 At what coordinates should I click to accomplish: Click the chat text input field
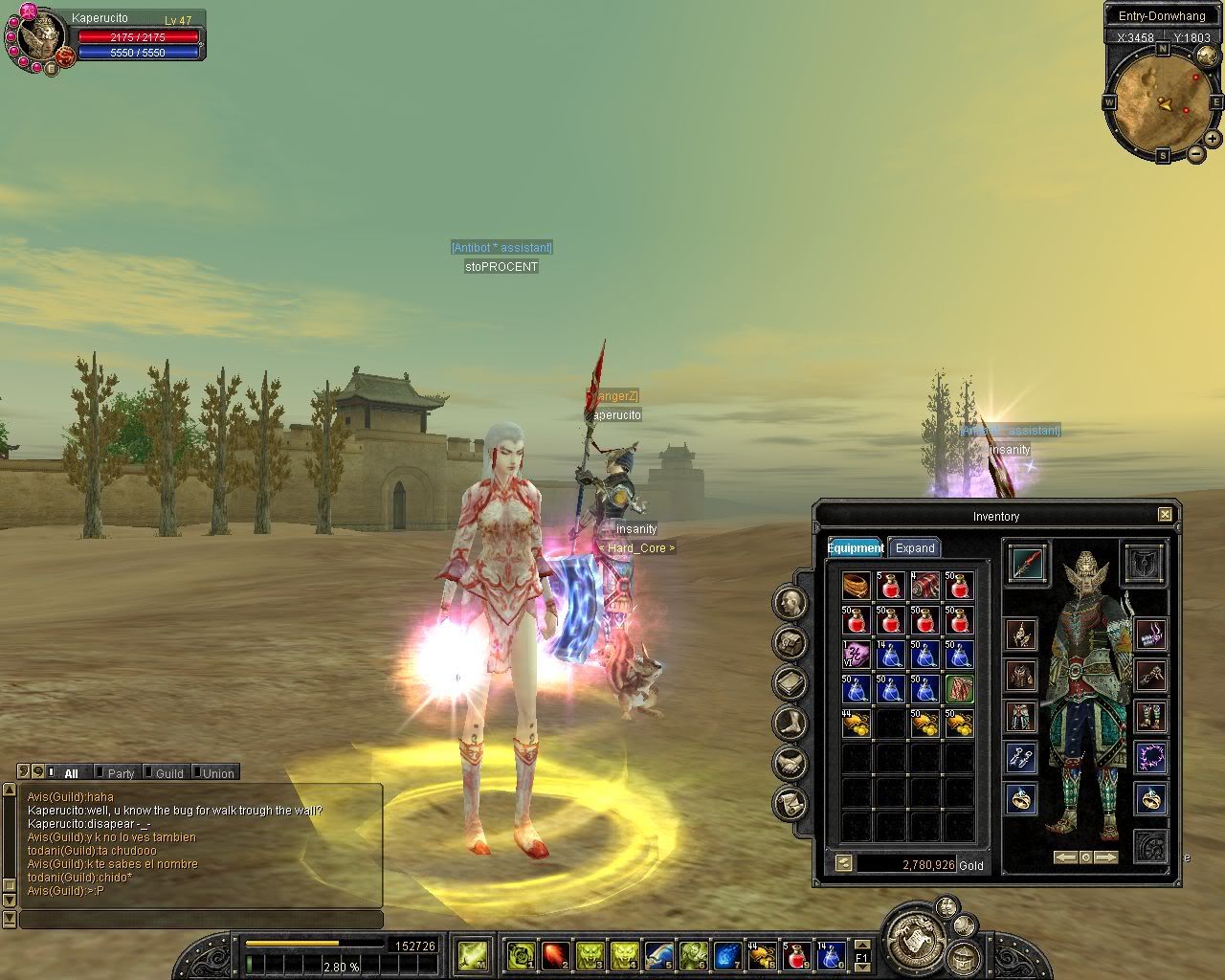coord(201,920)
